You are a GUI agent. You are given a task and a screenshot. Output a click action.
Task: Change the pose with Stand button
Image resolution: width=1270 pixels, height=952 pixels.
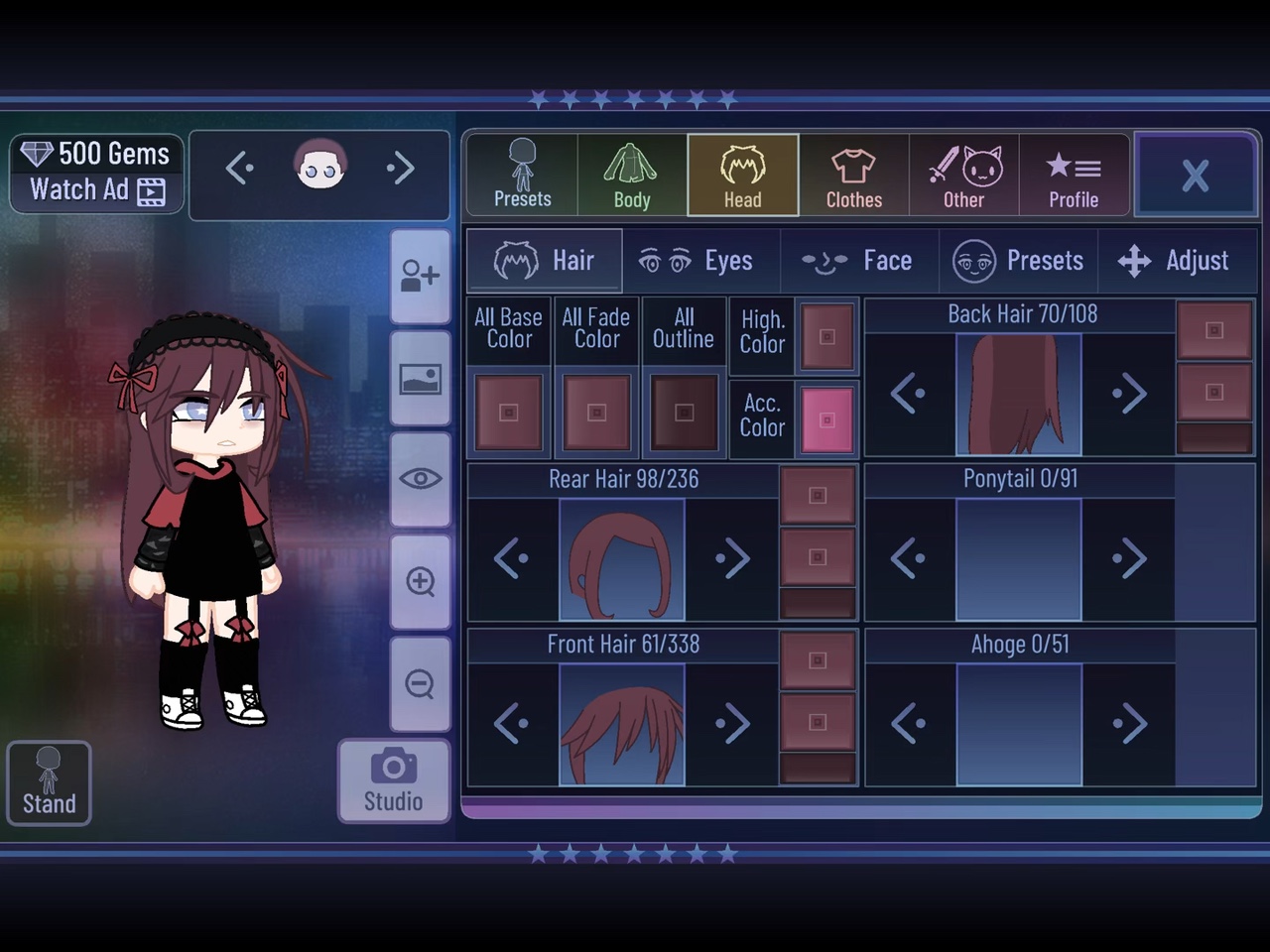49,783
